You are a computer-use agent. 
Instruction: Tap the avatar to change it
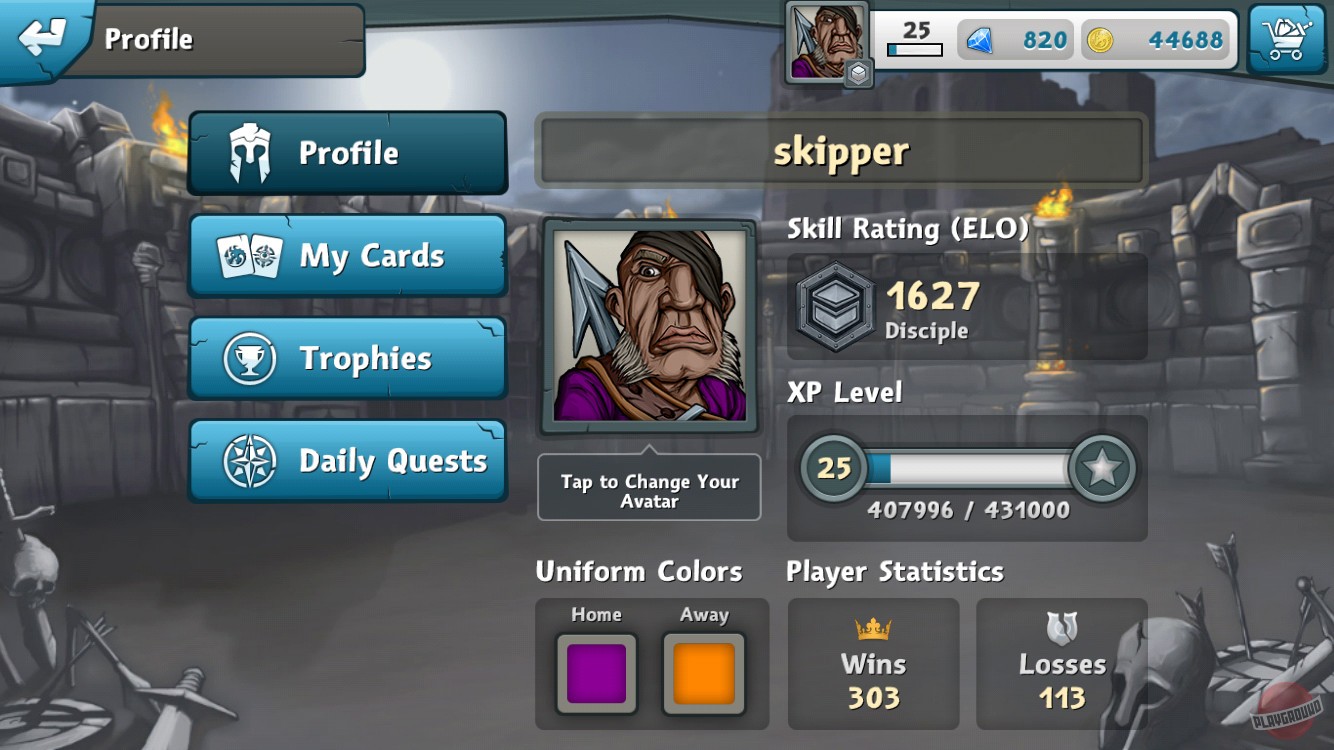649,325
